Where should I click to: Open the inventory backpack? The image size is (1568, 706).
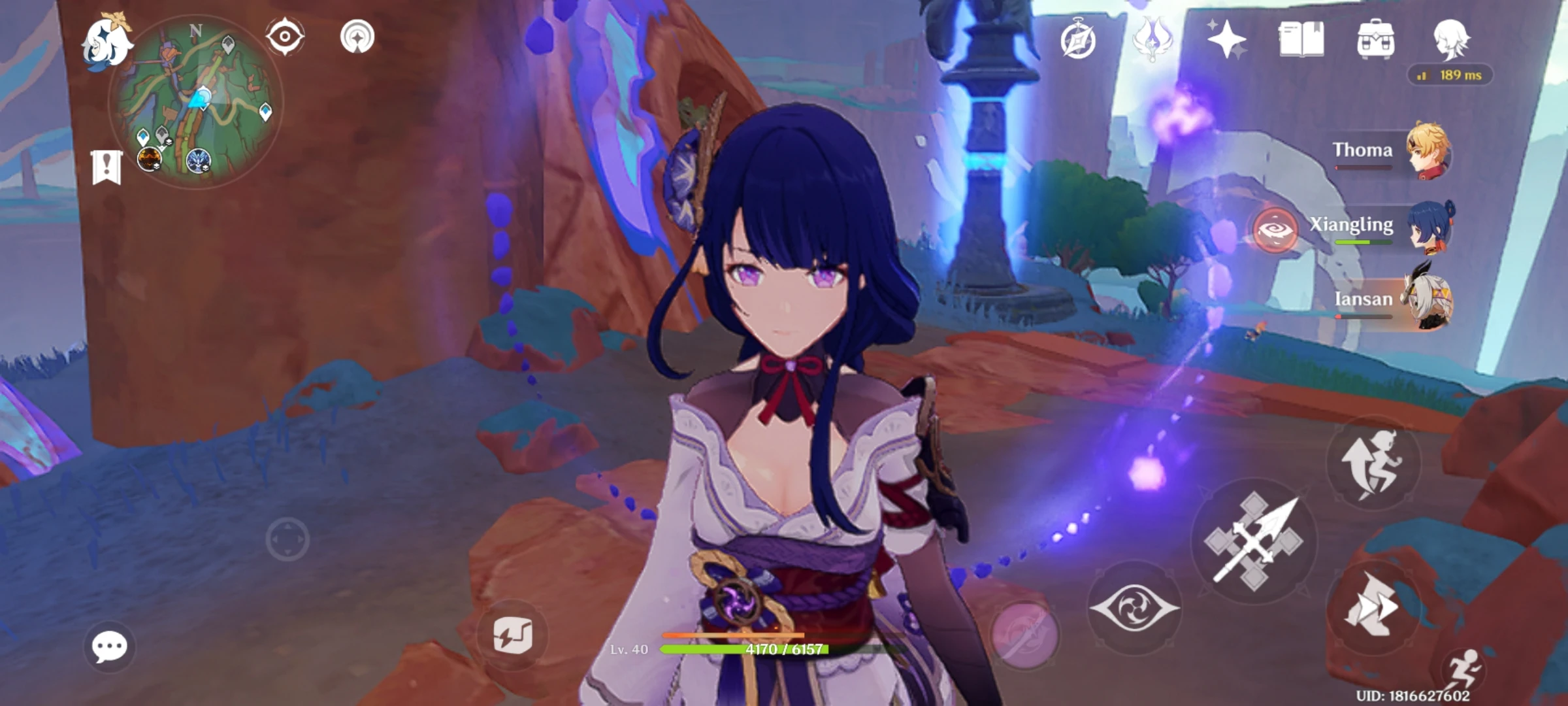(x=1375, y=39)
